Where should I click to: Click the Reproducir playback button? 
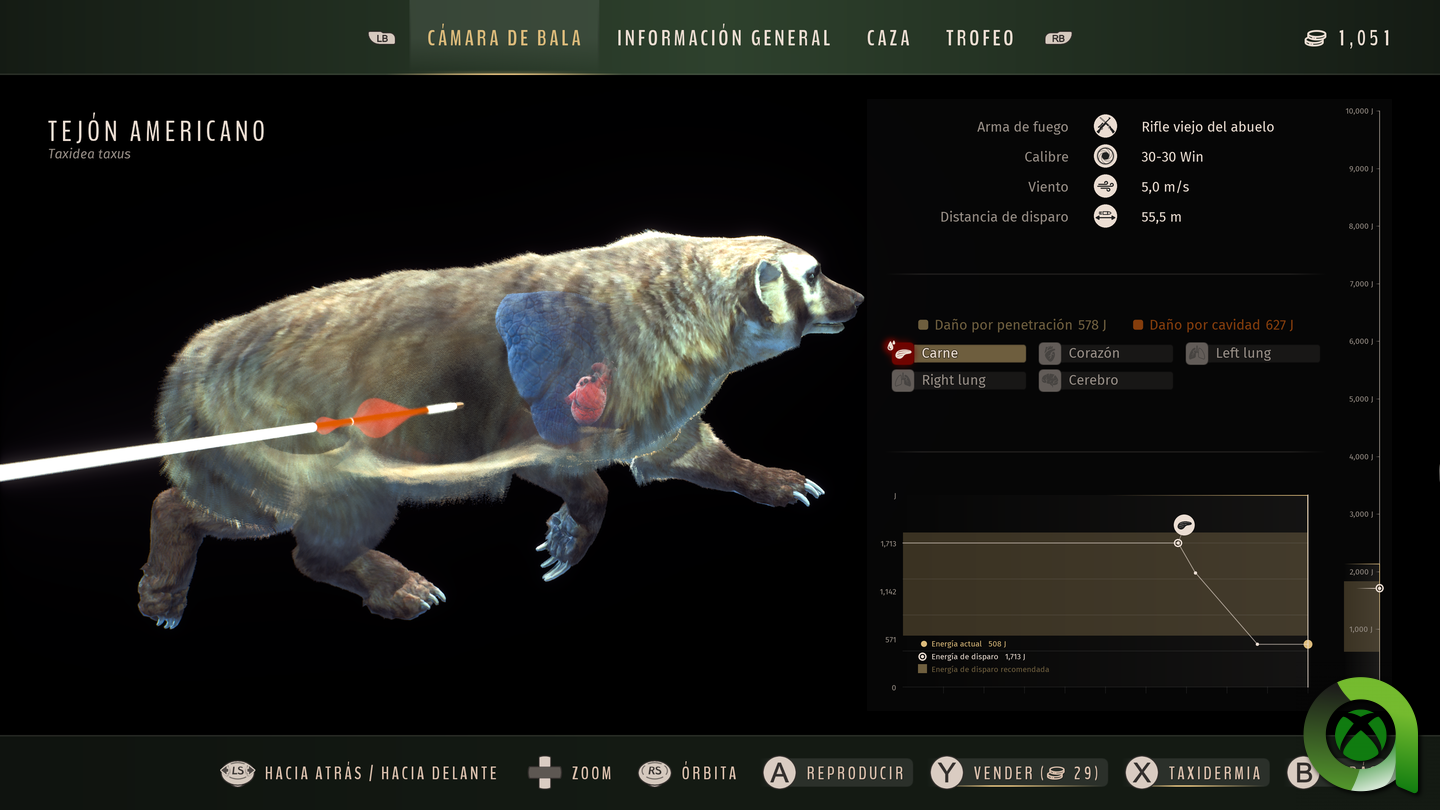[x=836, y=773]
